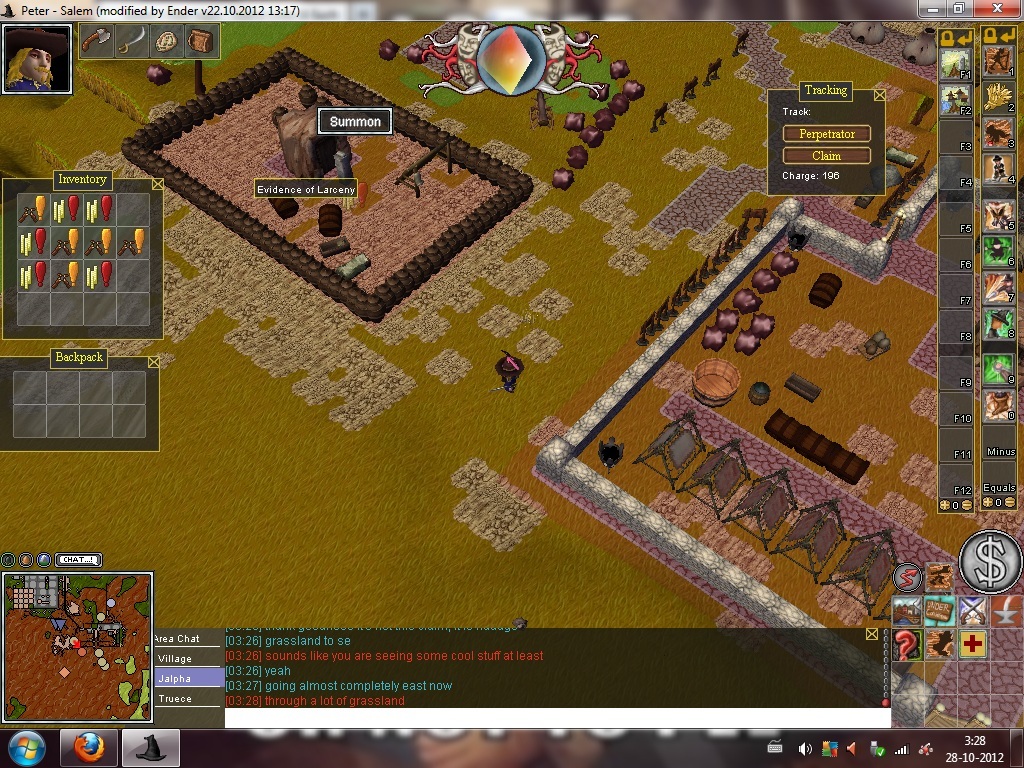1024x768 pixels.
Task: Open the red question mark help icon
Action: 907,645
